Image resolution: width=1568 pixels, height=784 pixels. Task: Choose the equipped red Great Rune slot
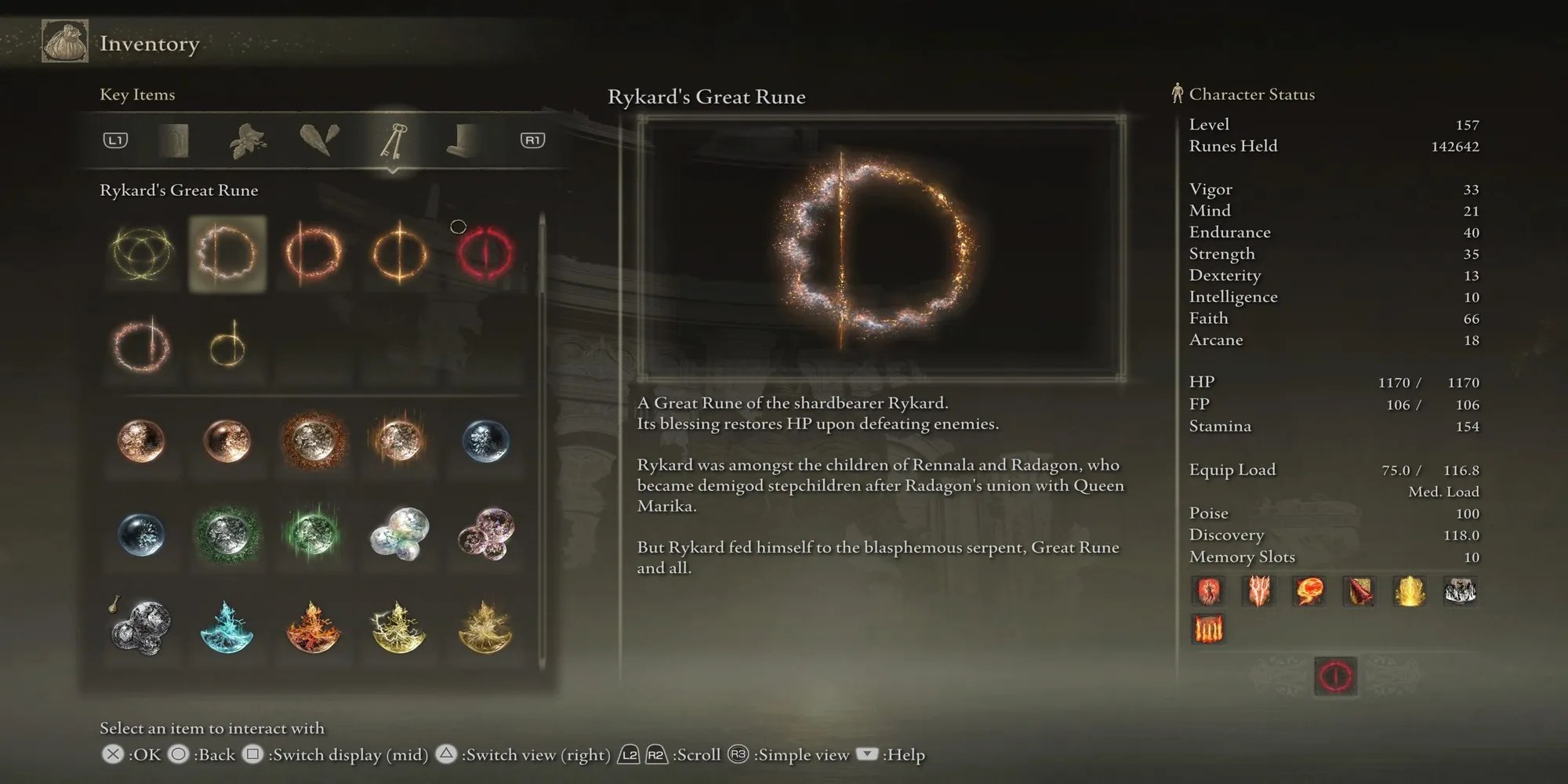tap(485, 253)
